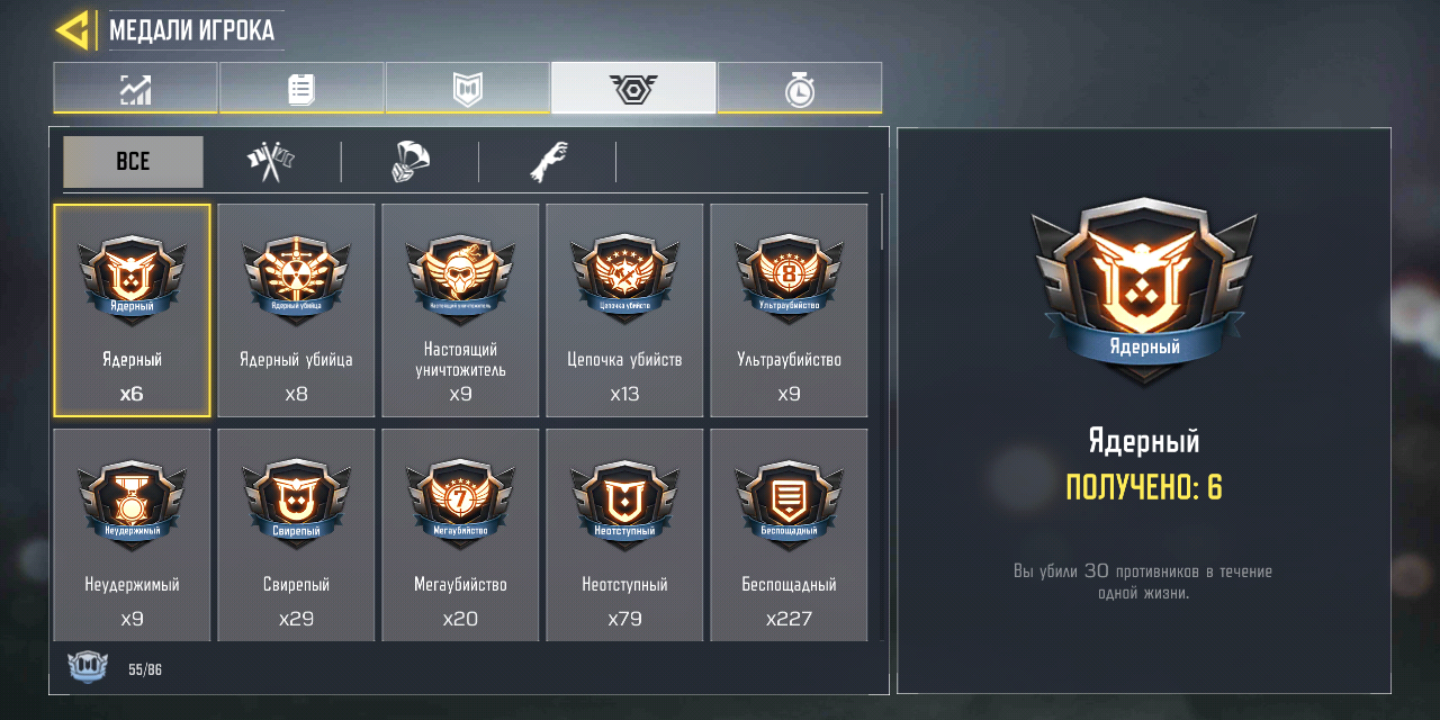Screen dimensions: 1440x720
Task: Select the Ядерный убийца medal
Action: pyautogui.click(x=296, y=310)
